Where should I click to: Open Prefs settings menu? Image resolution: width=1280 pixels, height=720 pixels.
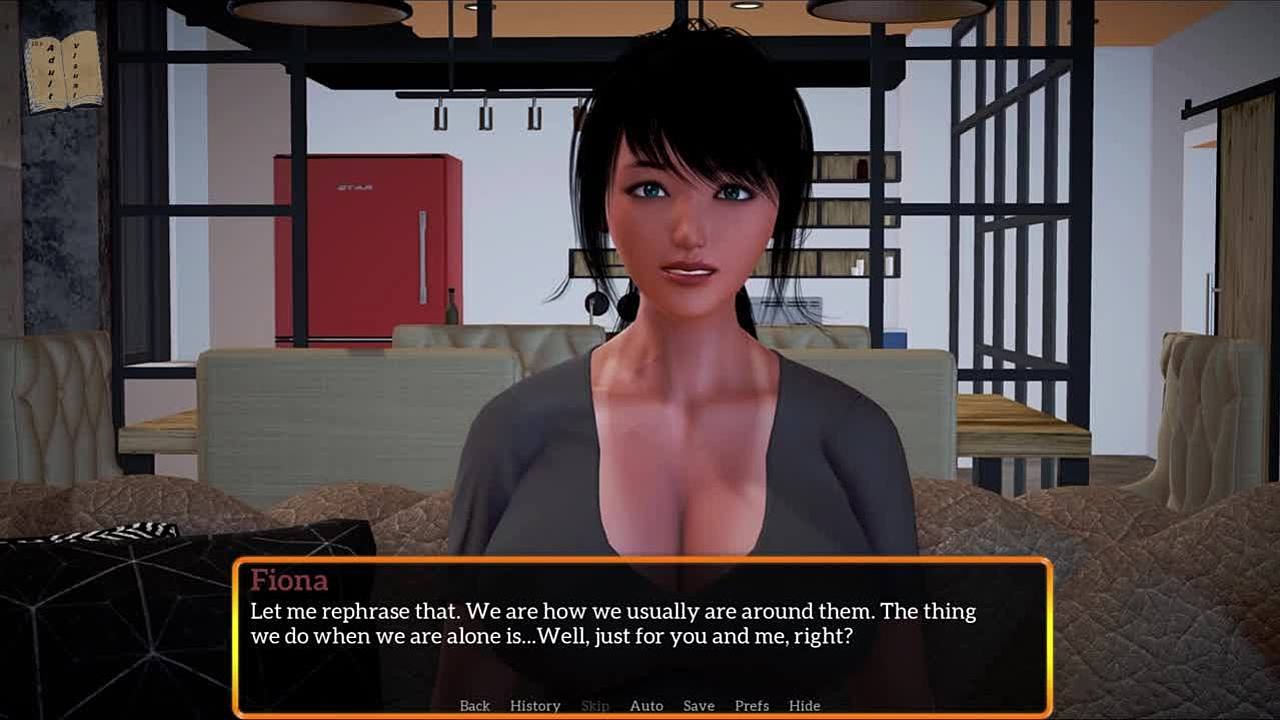coord(752,705)
